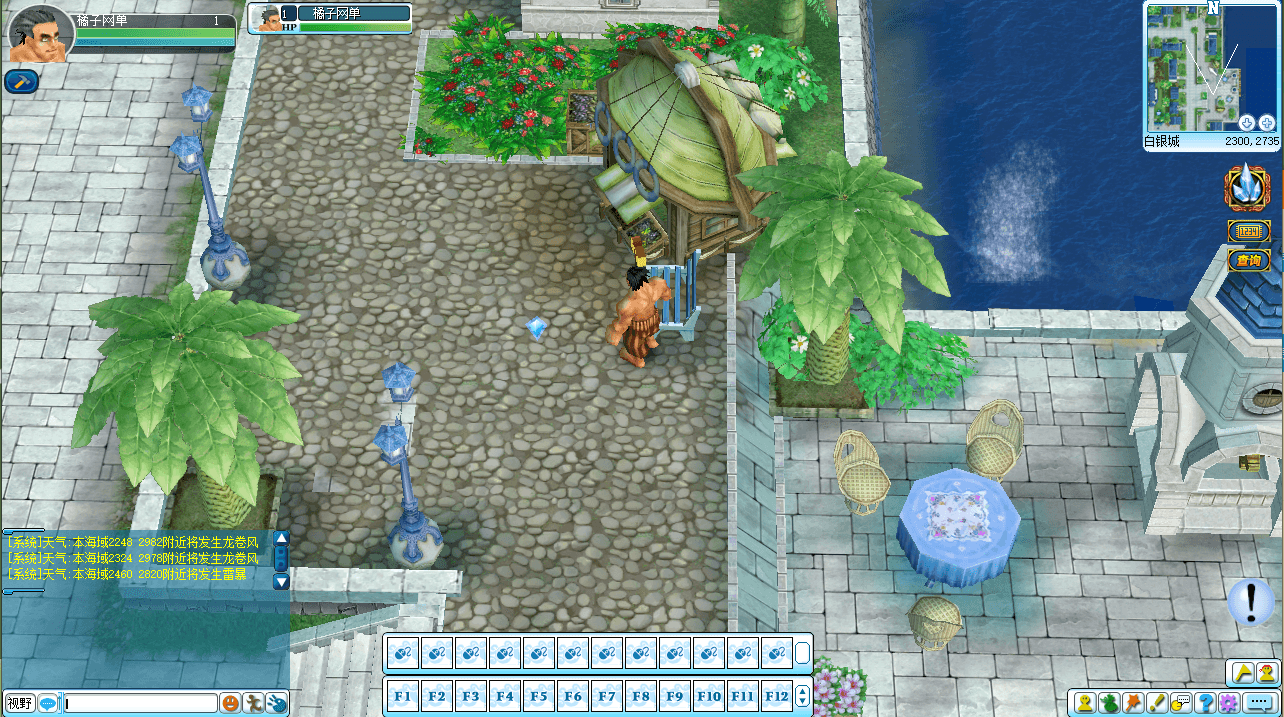The height and width of the screenshot is (717, 1284).
Task: Click the blue exclamation notification bubble
Action: (1250, 601)
